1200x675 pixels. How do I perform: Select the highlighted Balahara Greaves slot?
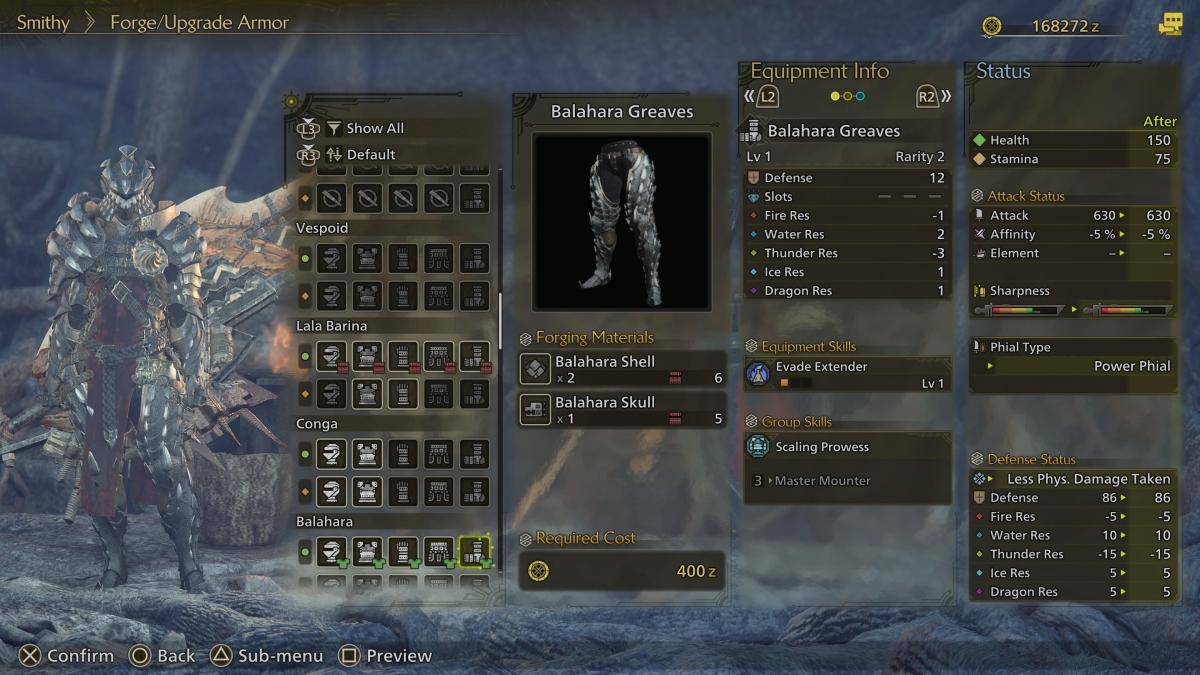(x=474, y=551)
